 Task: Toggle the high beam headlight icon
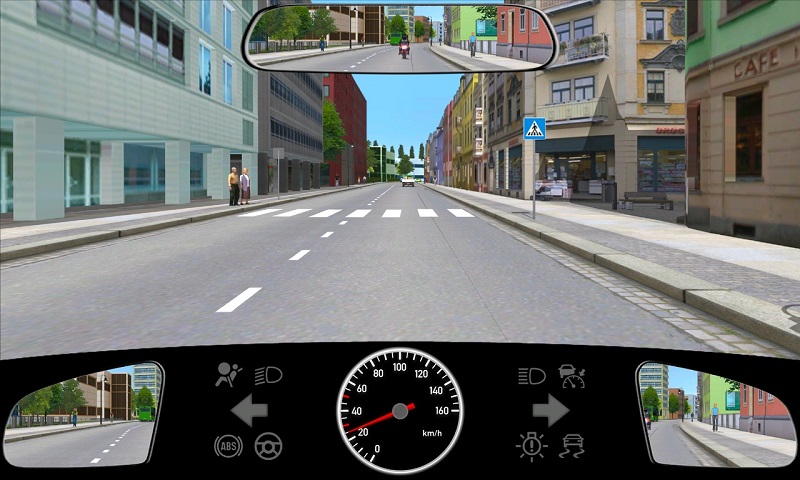(x=531, y=376)
